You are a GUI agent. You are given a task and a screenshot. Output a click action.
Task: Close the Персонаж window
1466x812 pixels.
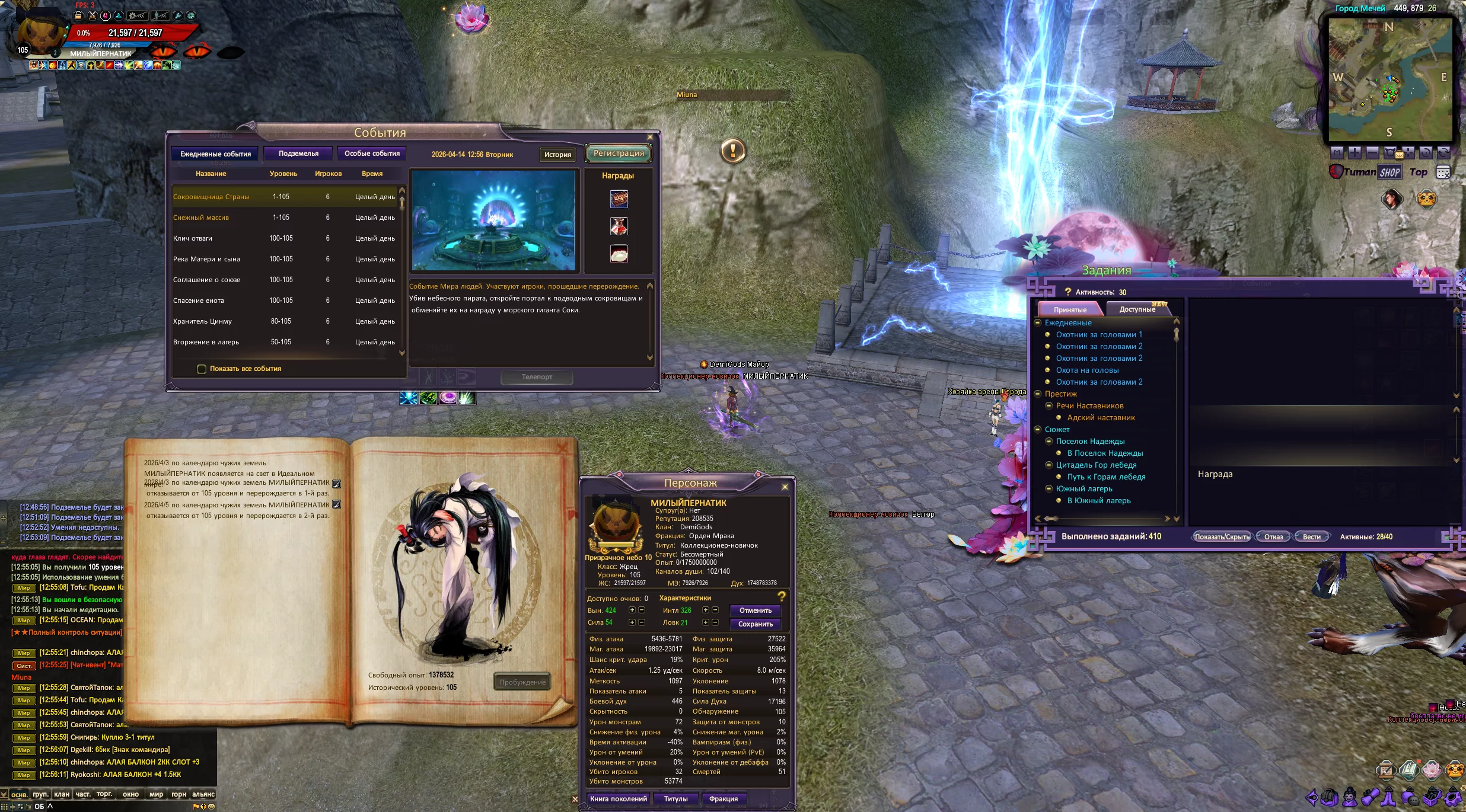point(785,487)
